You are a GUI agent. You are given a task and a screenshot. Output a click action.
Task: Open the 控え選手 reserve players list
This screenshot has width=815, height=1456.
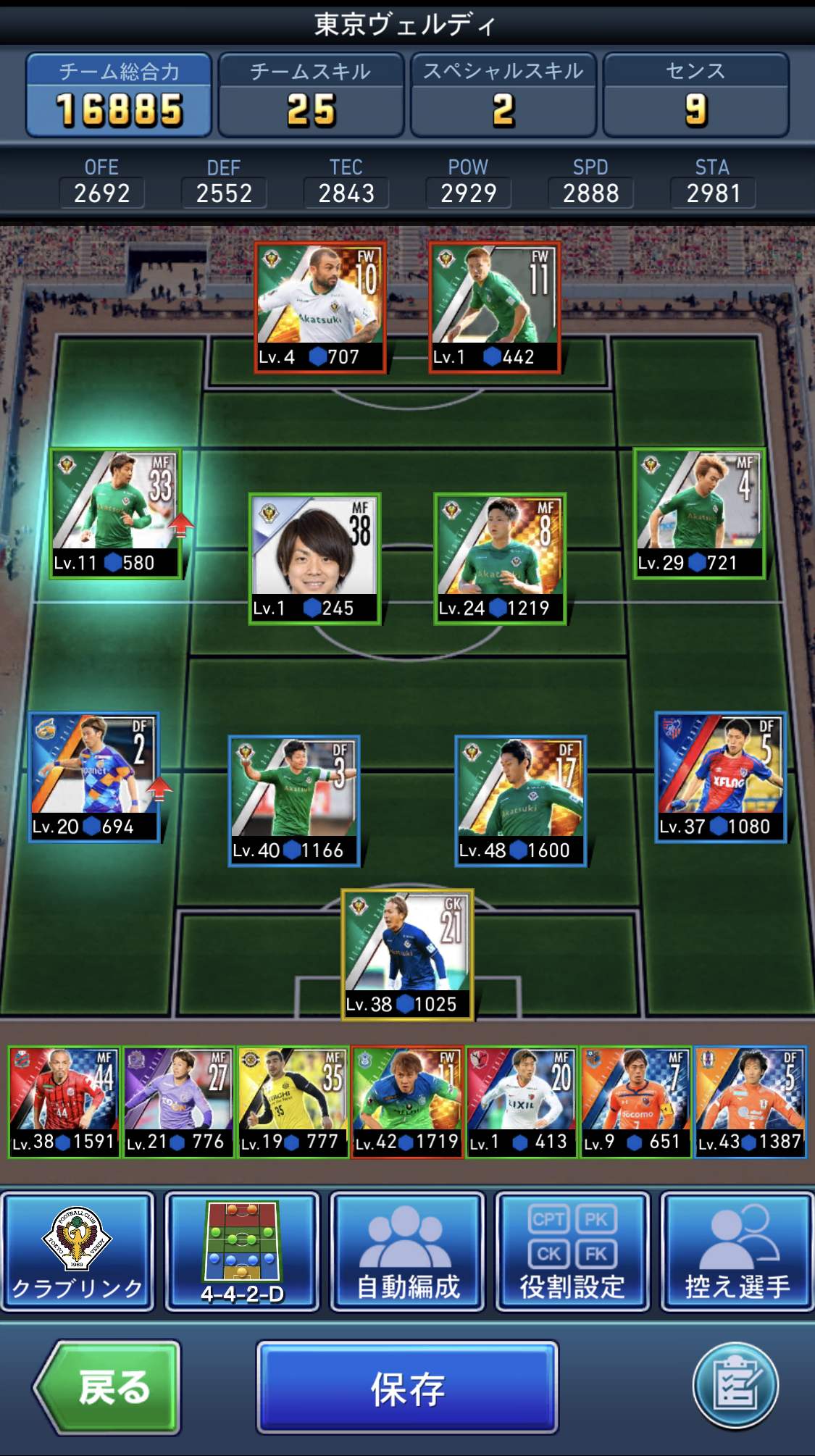tap(737, 1252)
